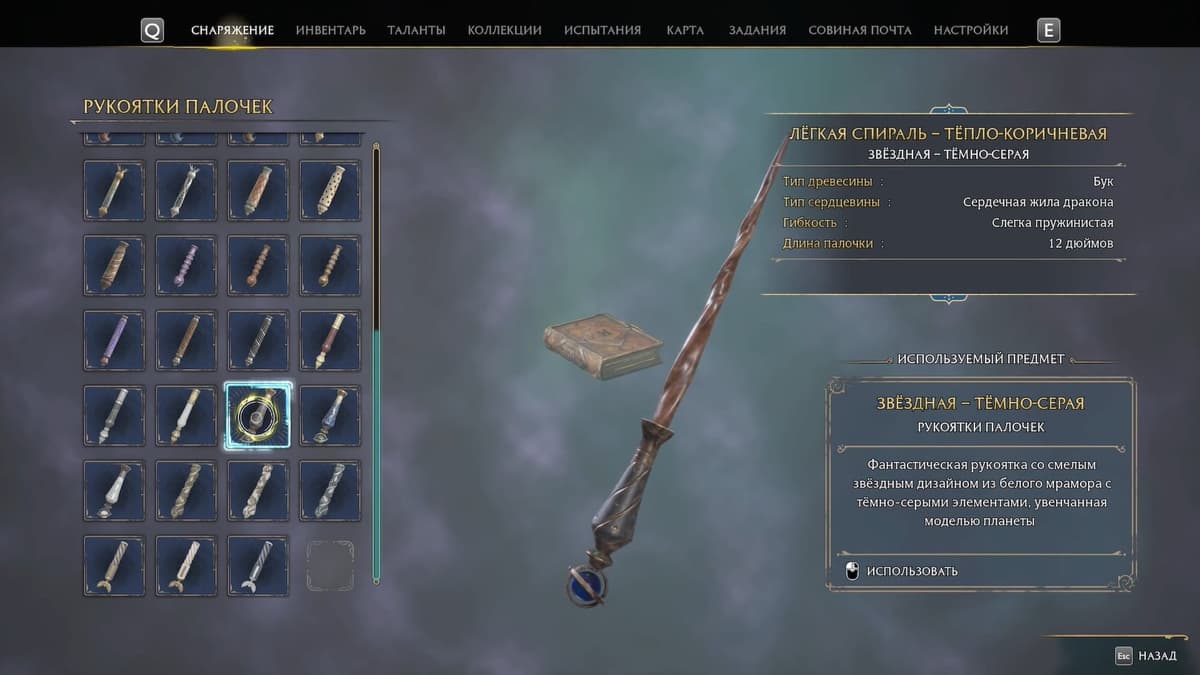Viewport: 1200px width, 675px height.
Task: Show the Карта tab
Action: coord(685,30)
